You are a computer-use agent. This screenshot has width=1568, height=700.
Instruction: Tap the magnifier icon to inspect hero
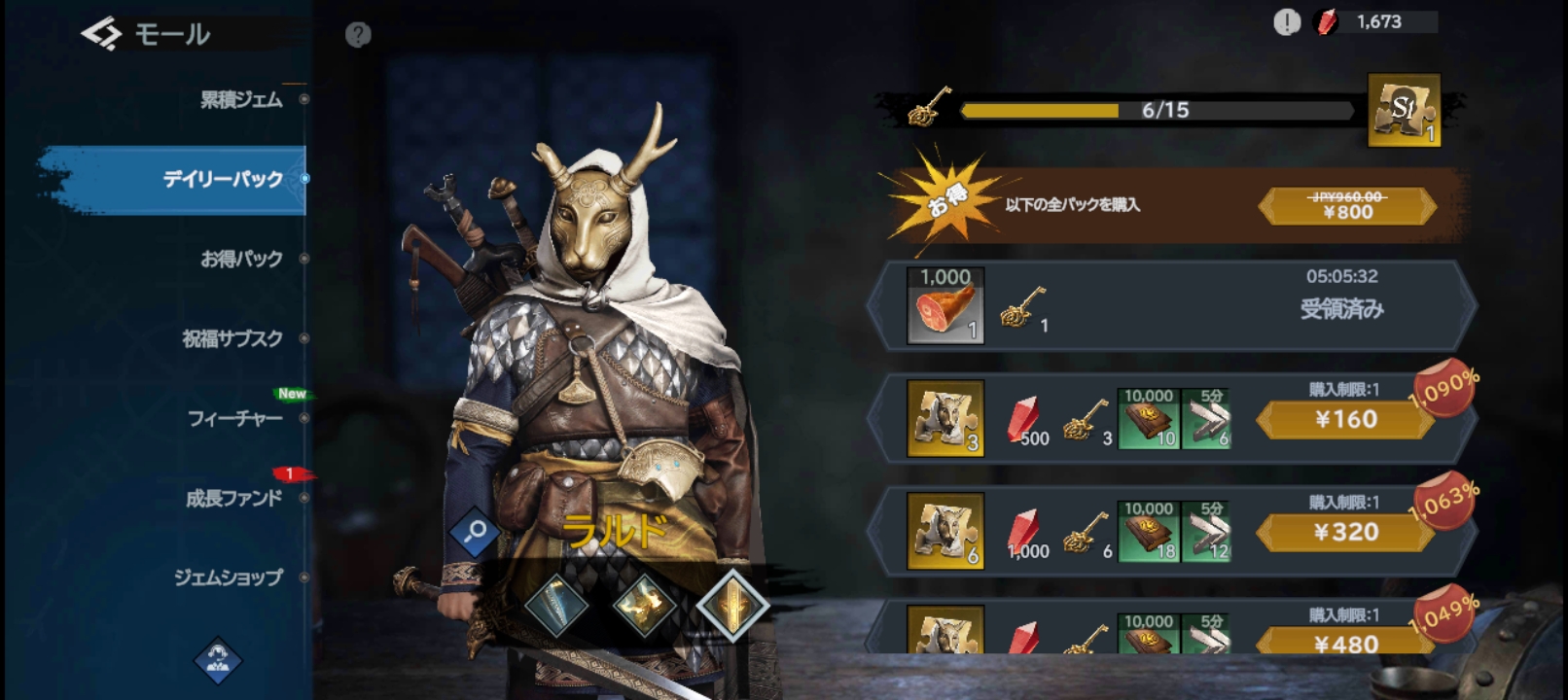(x=476, y=532)
